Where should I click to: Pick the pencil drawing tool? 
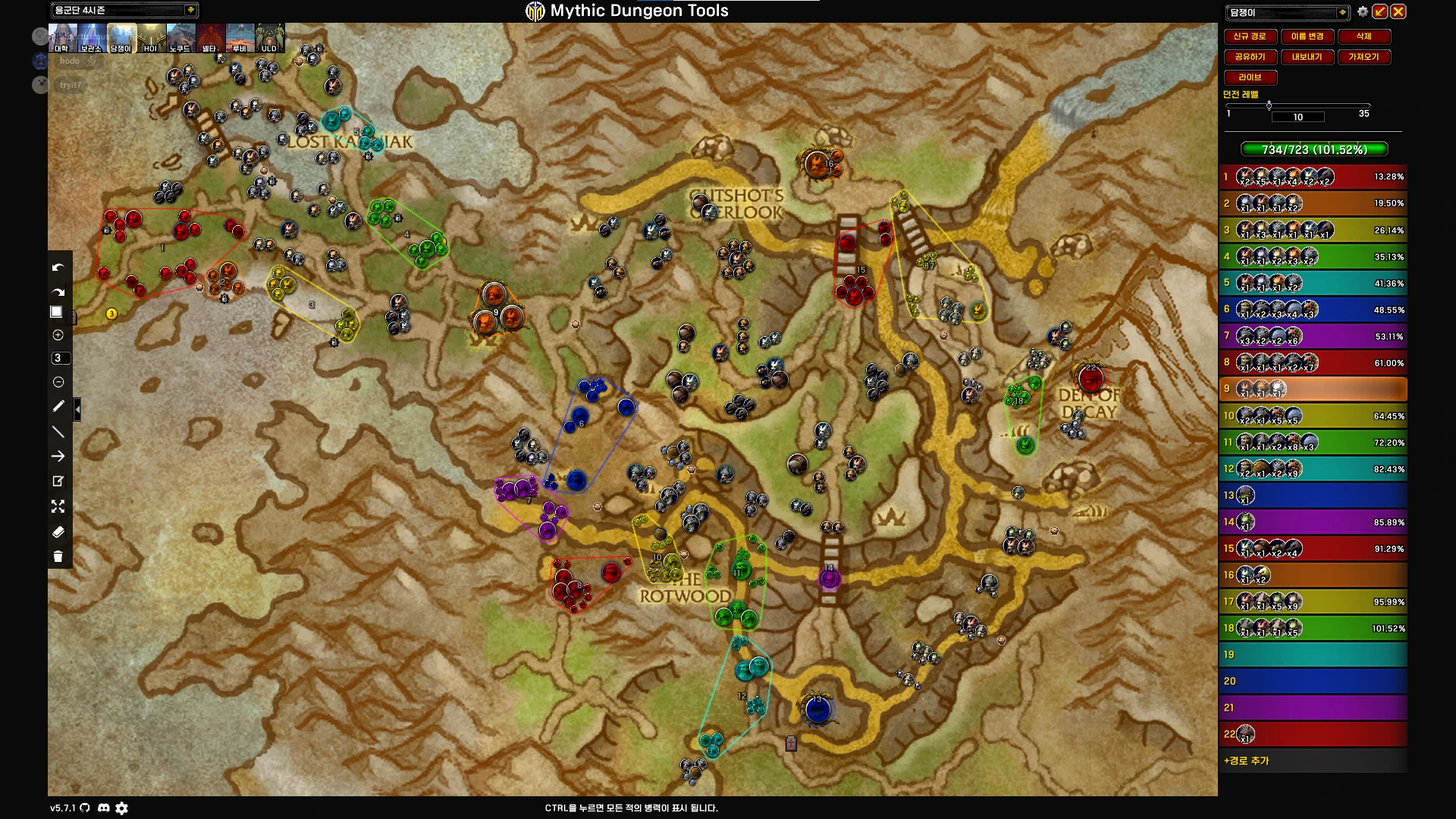58,406
